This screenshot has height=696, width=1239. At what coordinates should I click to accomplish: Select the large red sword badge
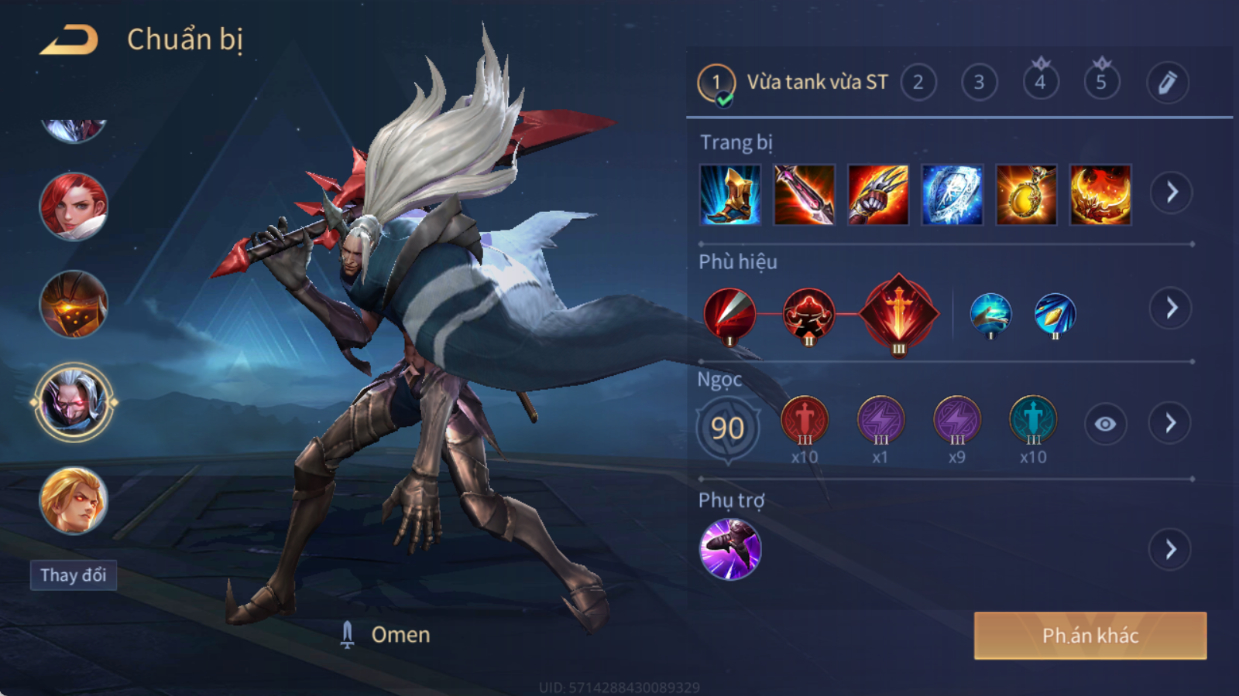pyautogui.click(x=900, y=312)
